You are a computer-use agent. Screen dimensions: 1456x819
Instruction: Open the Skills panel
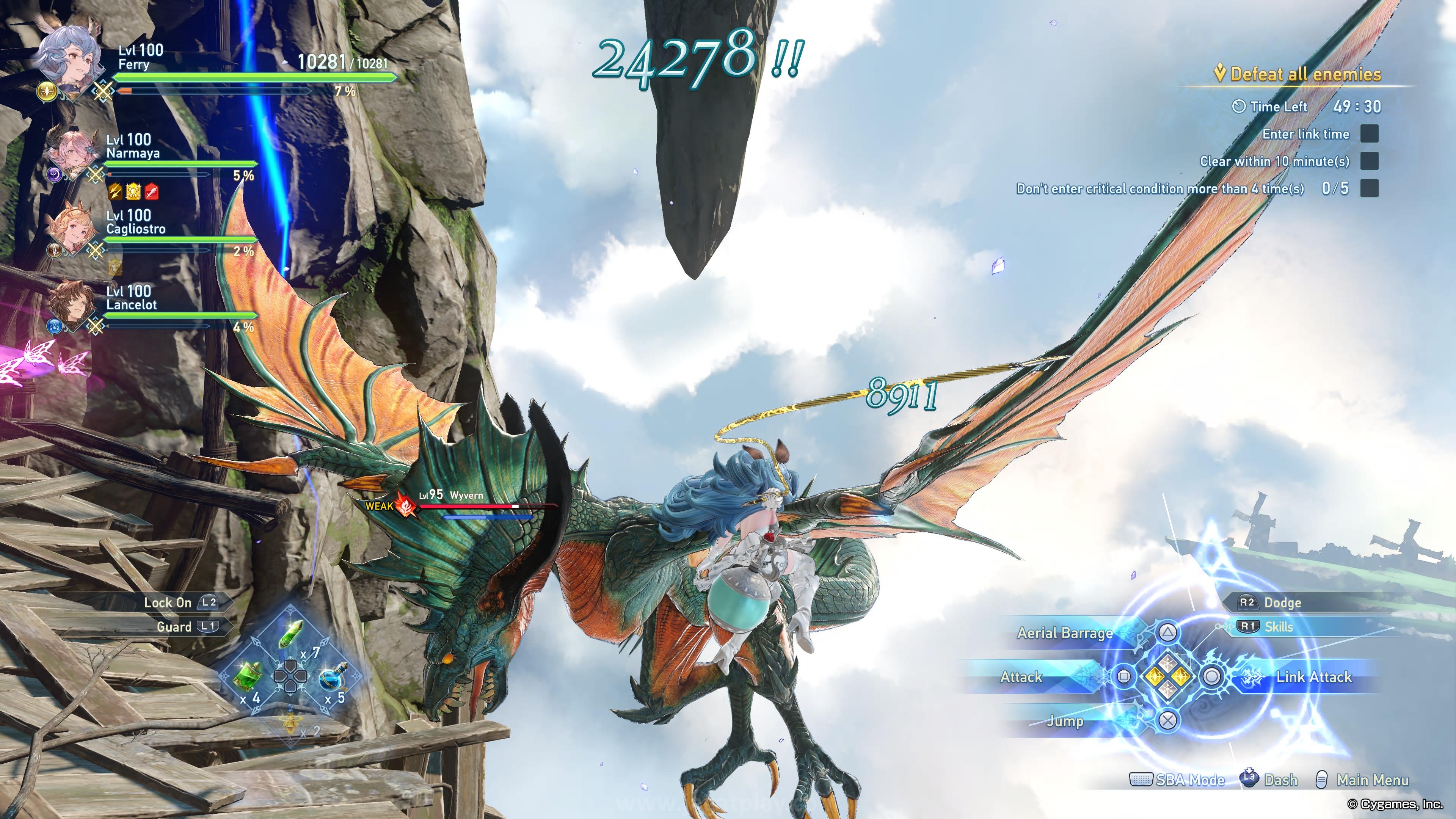pyautogui.click(x=1279, y=626)
